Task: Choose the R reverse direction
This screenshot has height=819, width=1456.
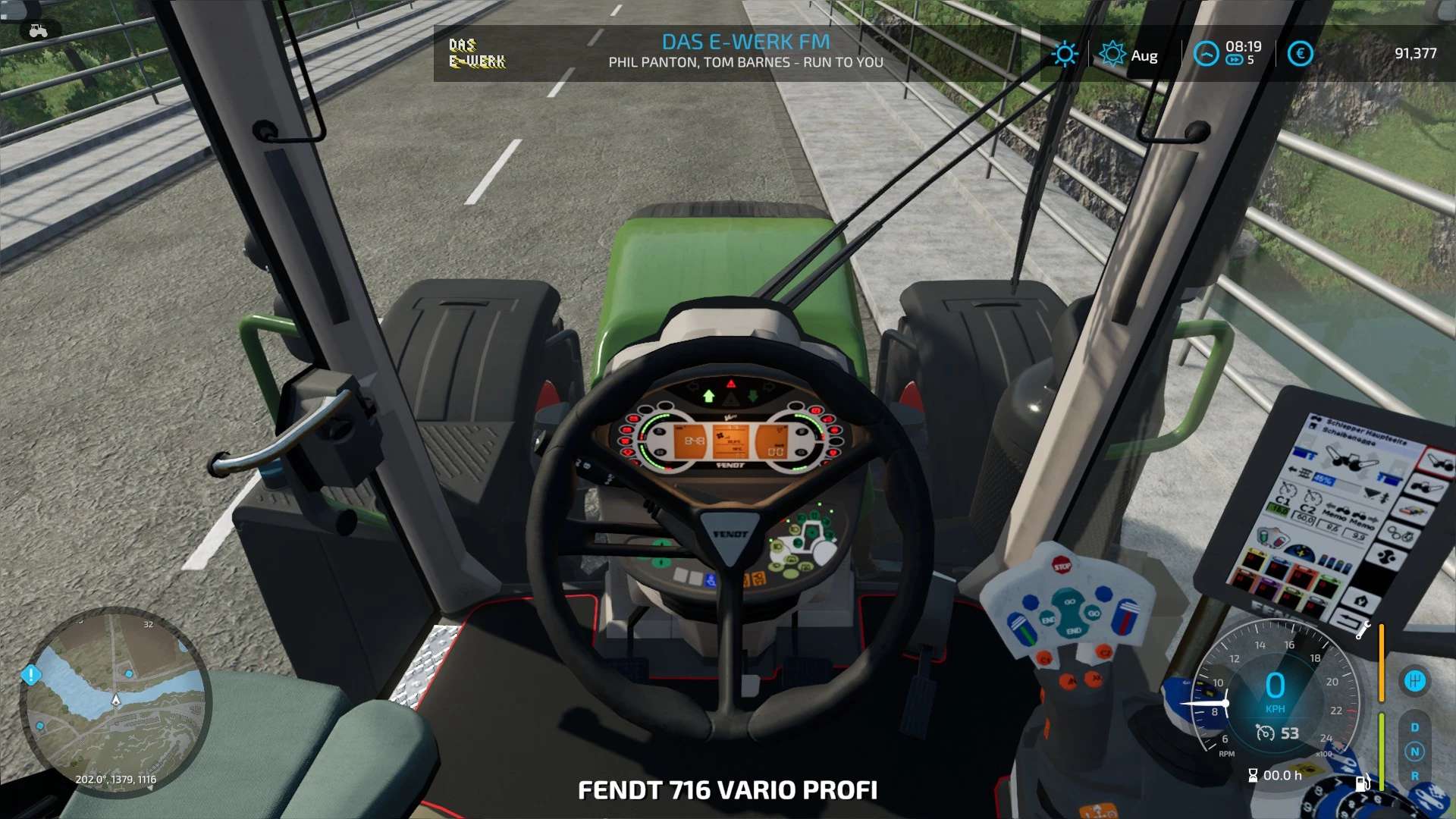Action: [x=1414, y=776]
